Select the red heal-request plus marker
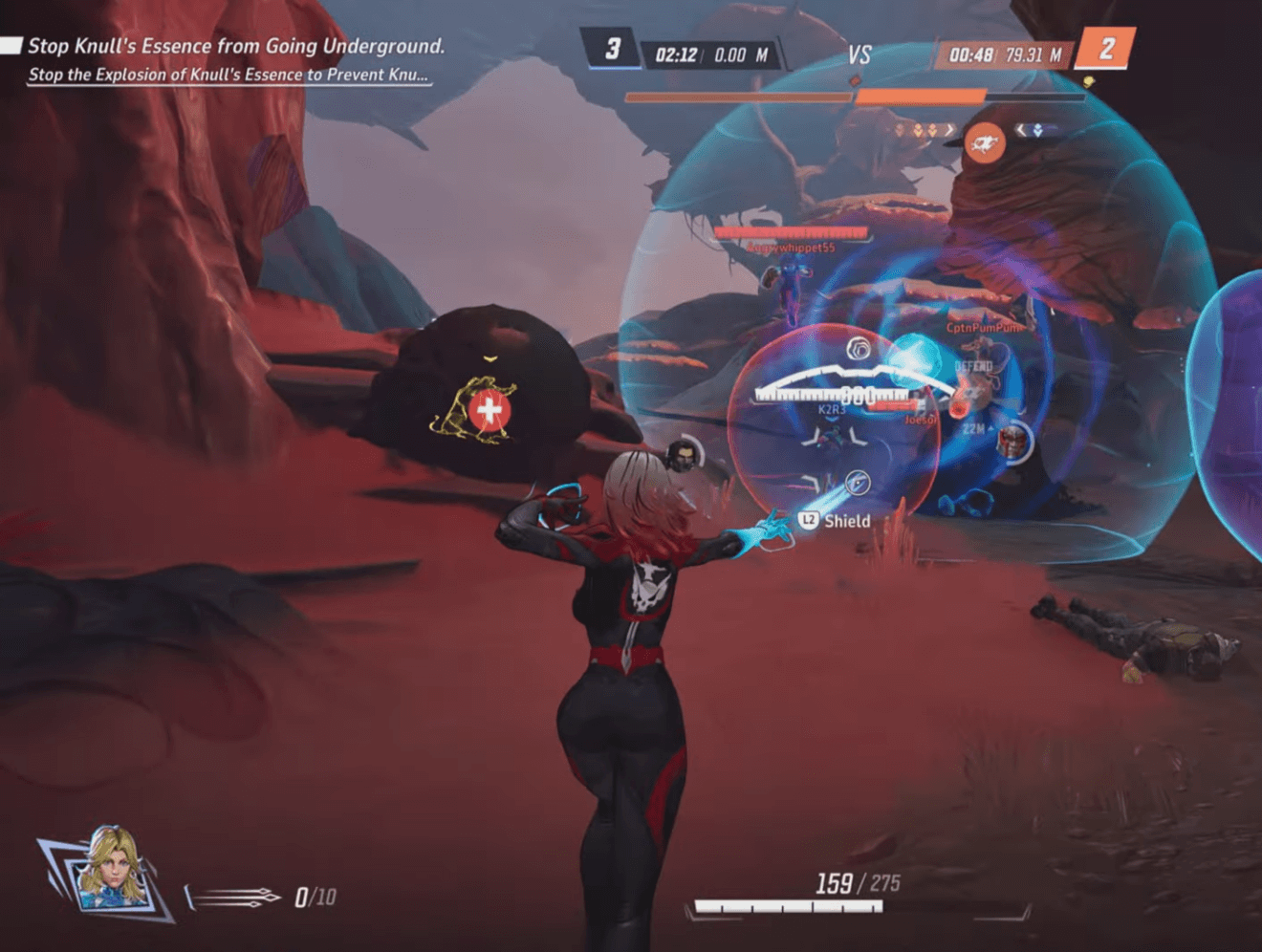This screenshot has width=1262, height=952. (490, 411)
